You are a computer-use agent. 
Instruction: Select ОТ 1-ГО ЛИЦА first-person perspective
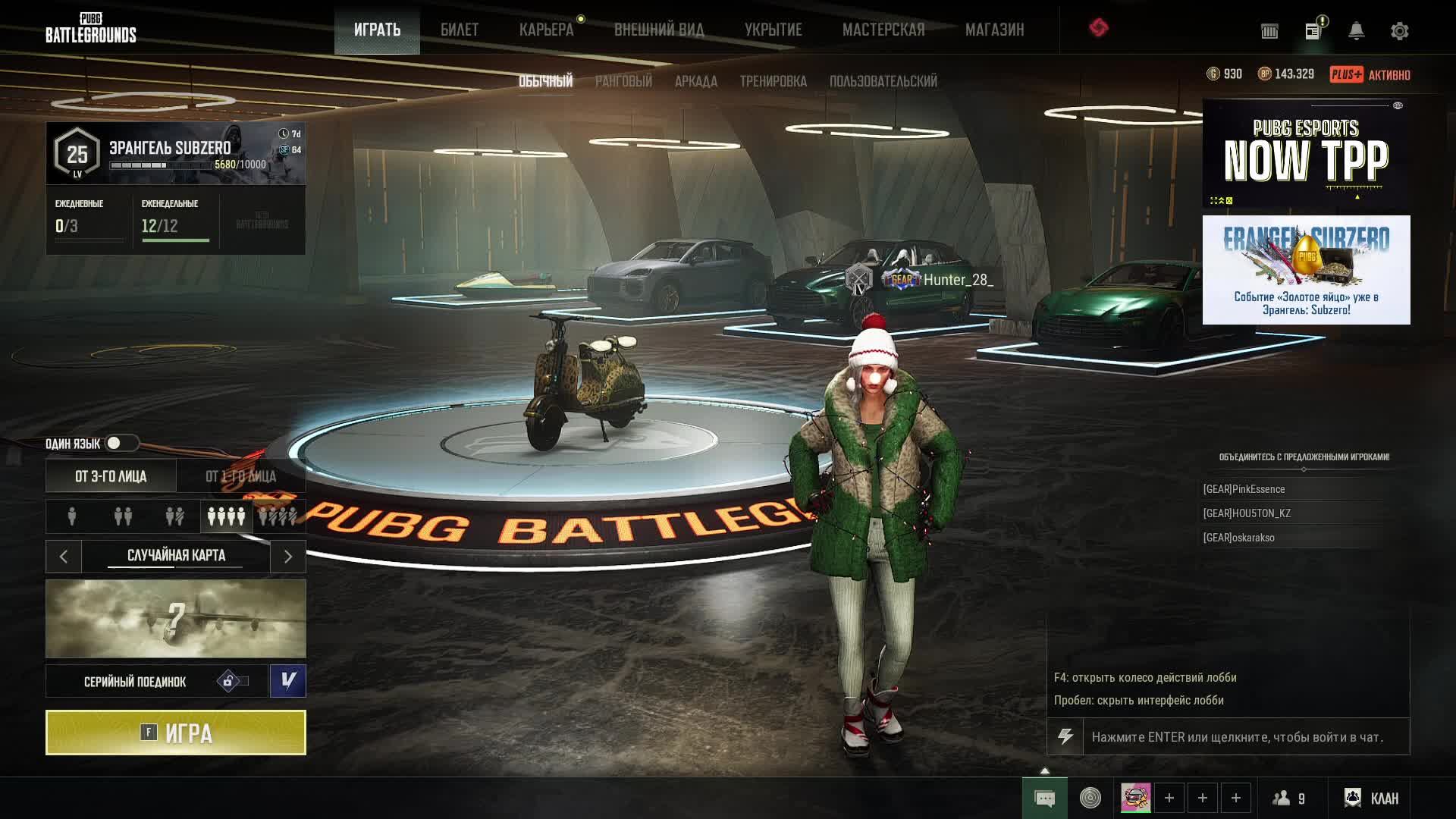241,476
